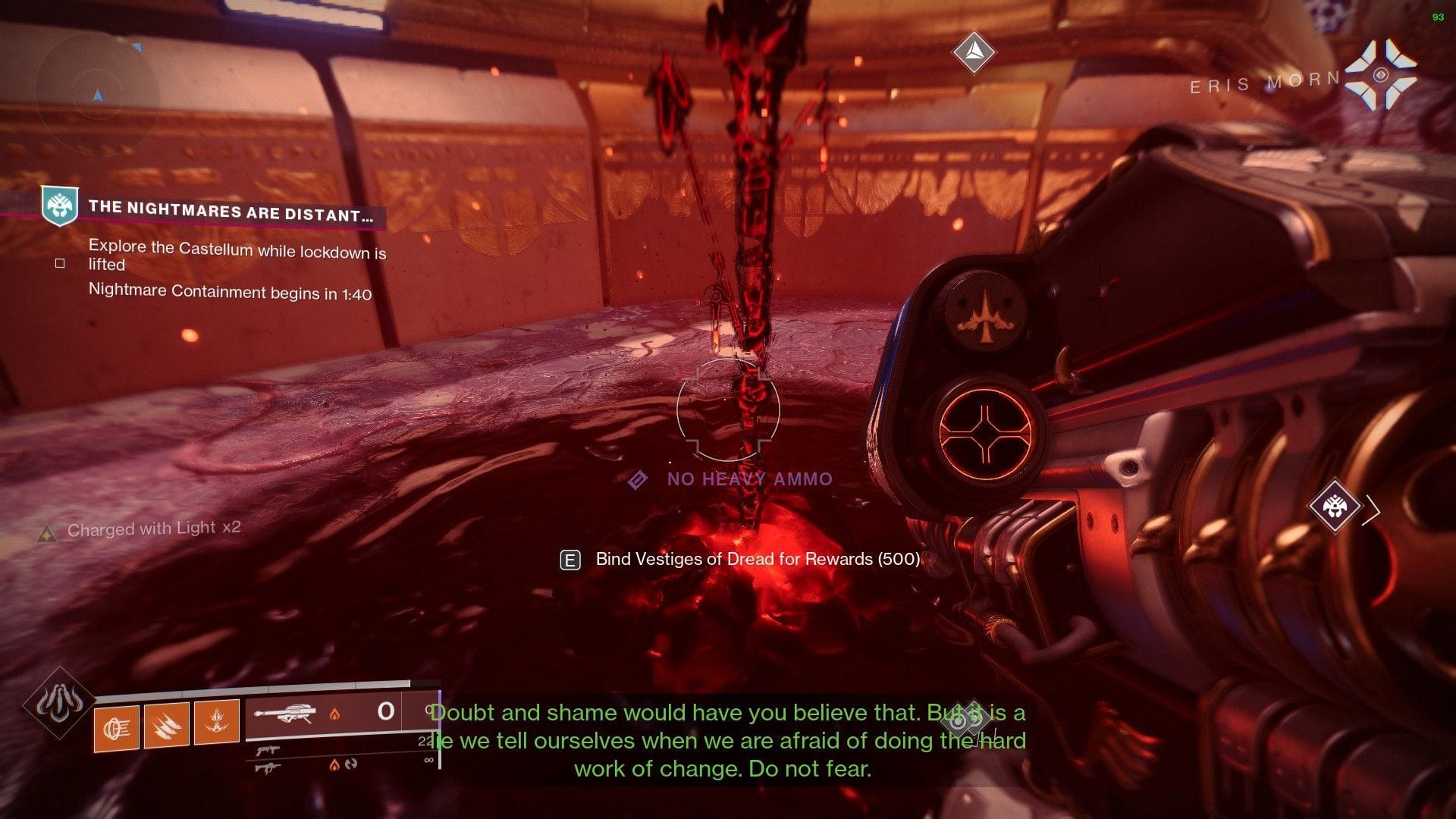Expand the chevron beside the activity diamond icon
Screen dimensions: 1456x819
[x=1371, y=510]
